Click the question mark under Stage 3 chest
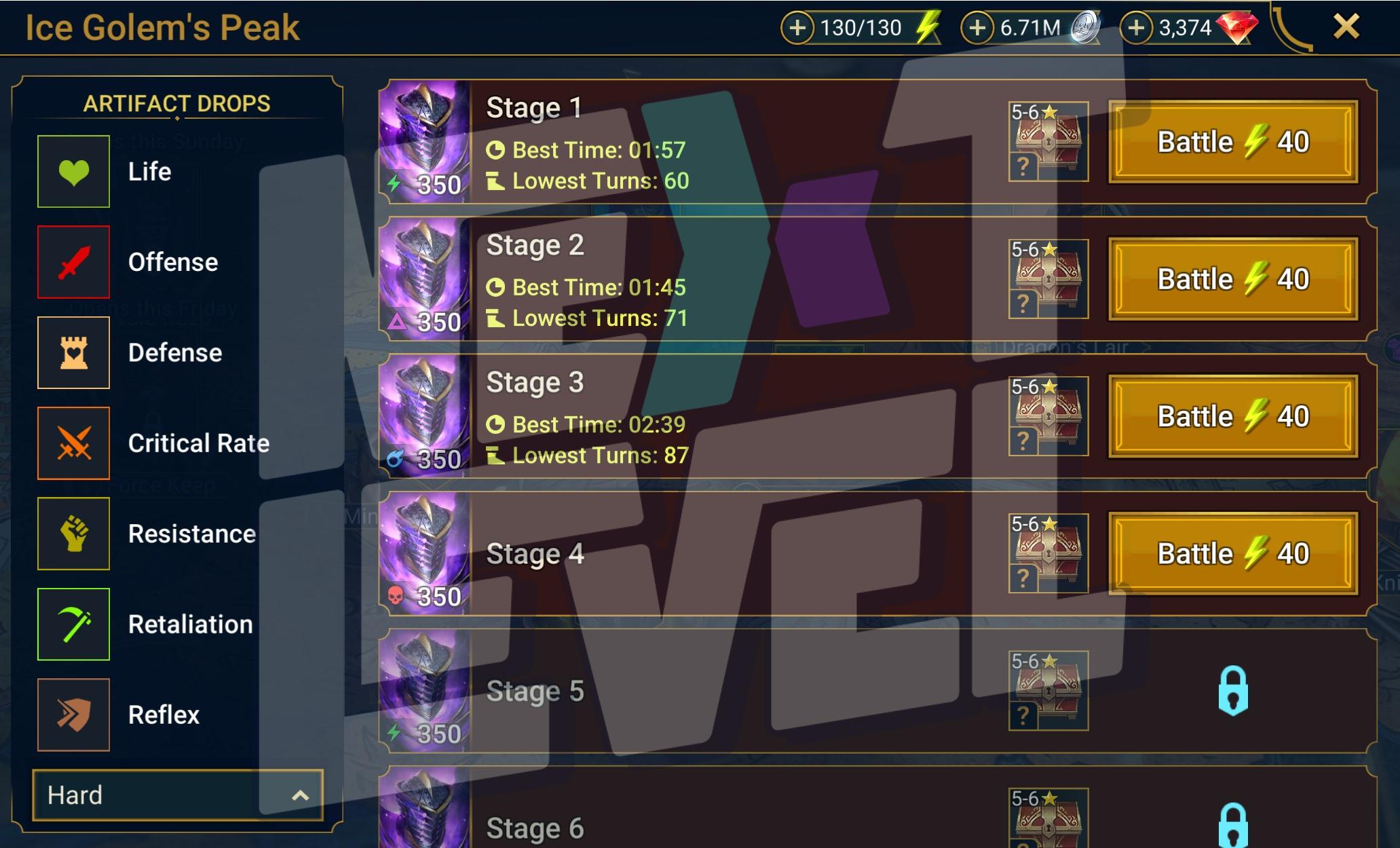This screenshot has height=848, width=1400. (x=1023, y=441)
